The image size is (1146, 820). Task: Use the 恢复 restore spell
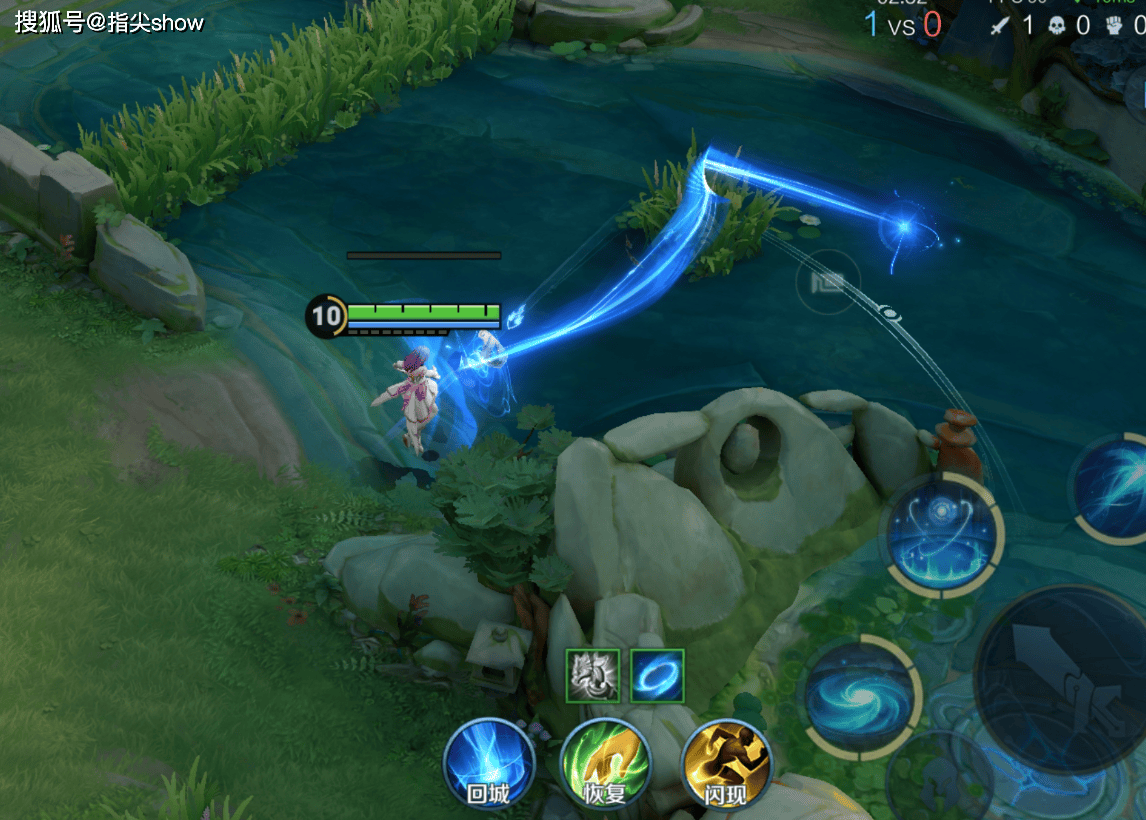tap(605, 764)
